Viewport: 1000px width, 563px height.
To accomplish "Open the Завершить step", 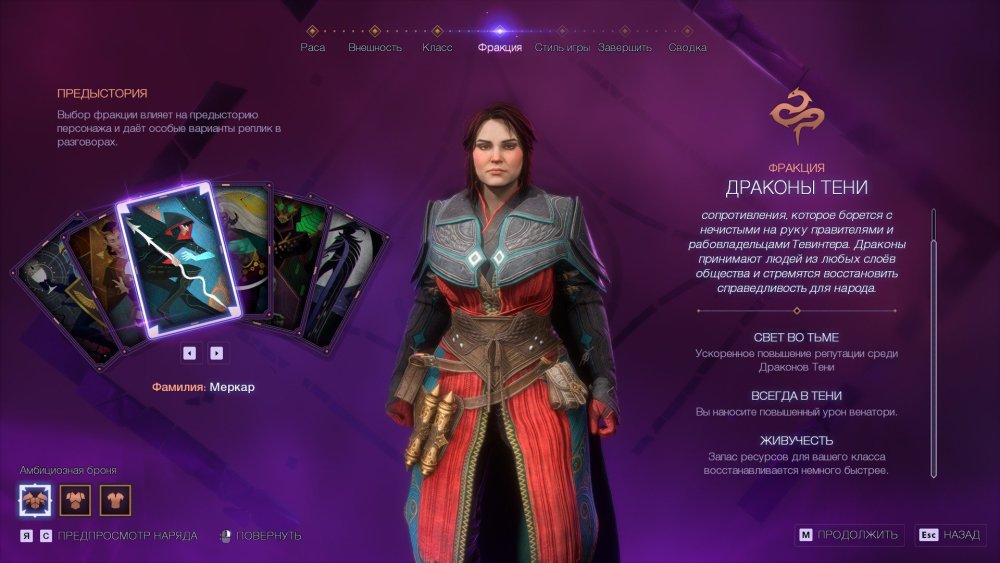I will coord(625,47).
